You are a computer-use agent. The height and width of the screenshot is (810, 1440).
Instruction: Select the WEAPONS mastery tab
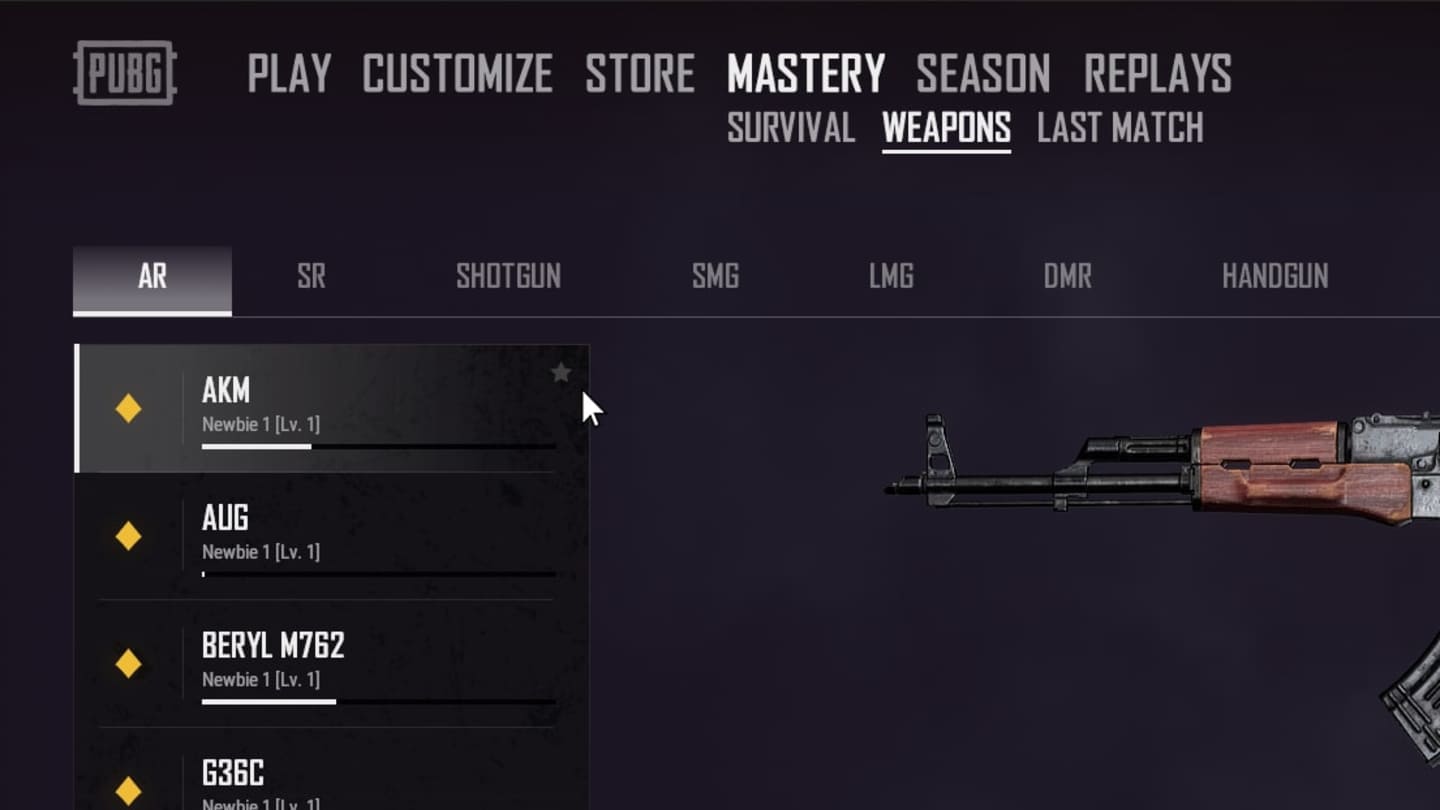tap(946, 128)
